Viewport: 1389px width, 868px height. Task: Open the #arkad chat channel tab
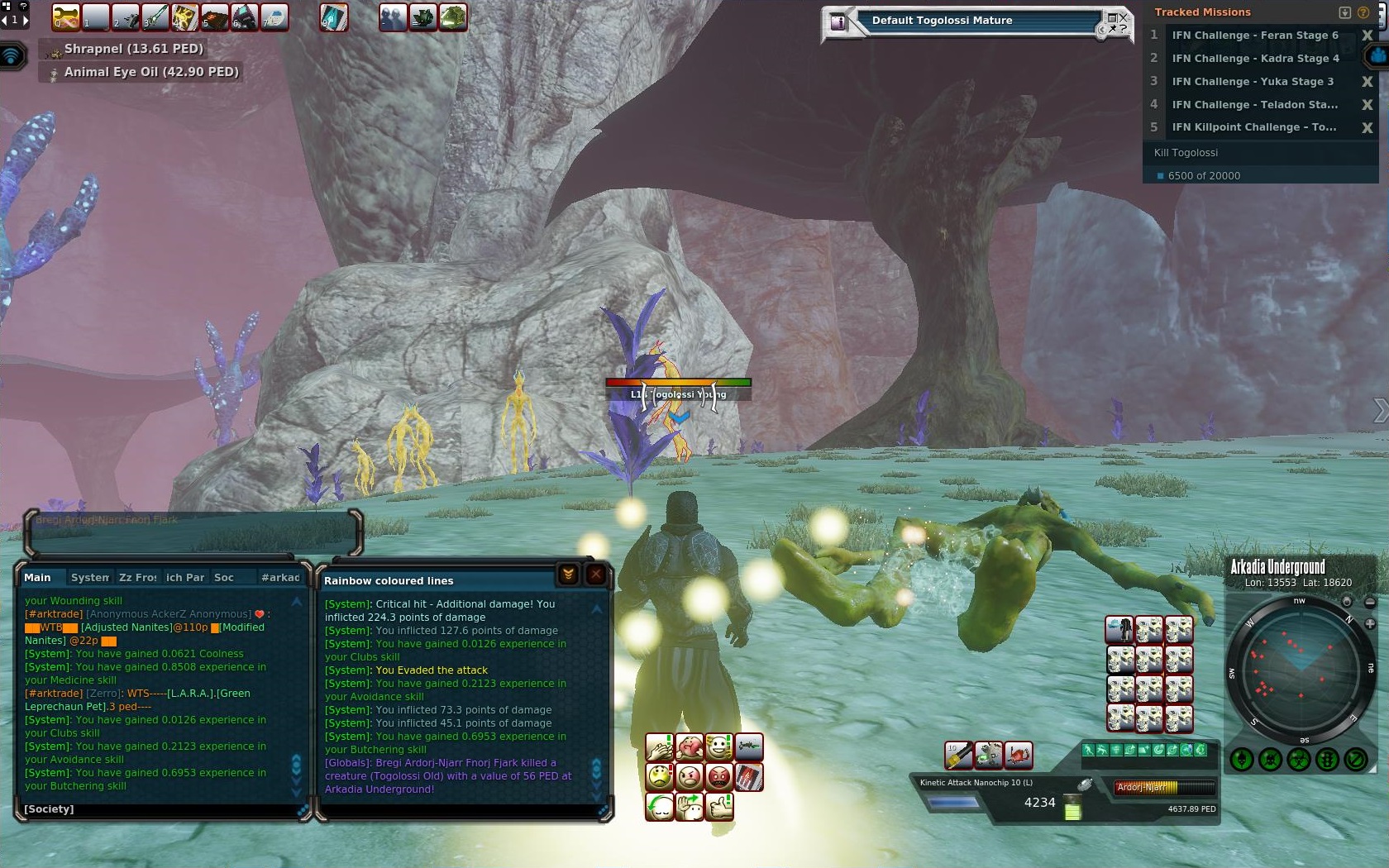(279, 577)
